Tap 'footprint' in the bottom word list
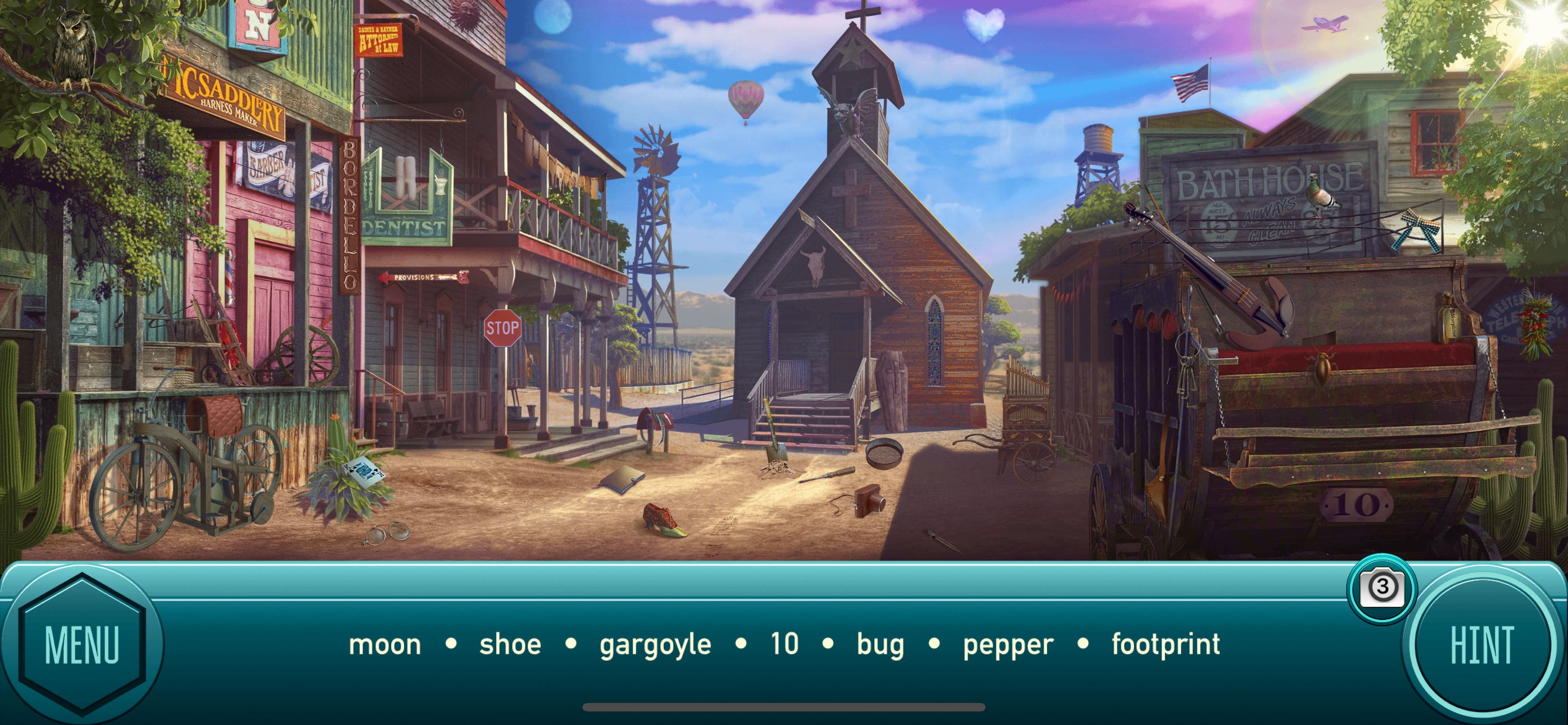 tap(1166, 644)
